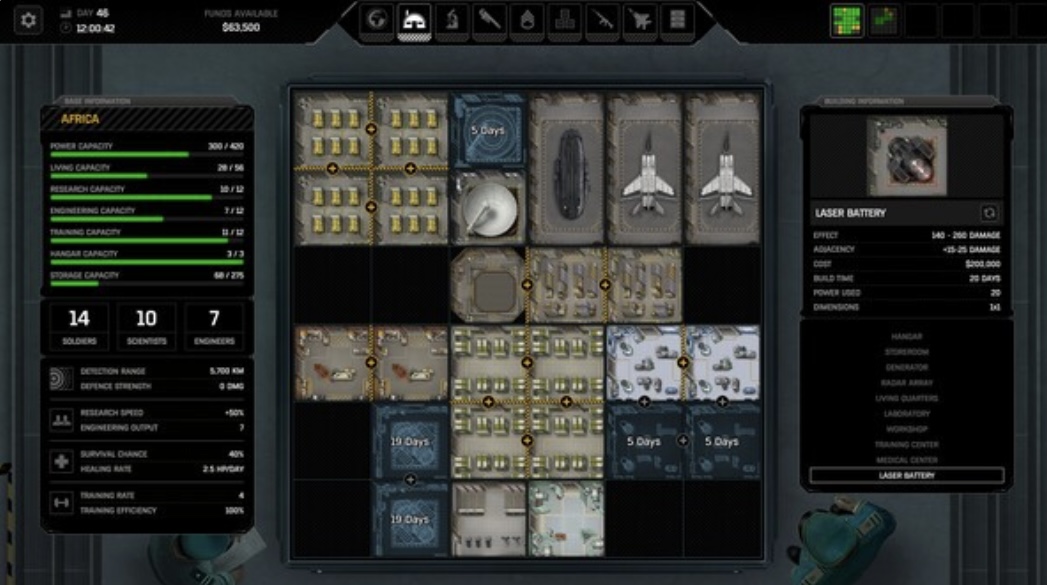The width and height of the screenshot is (1047, 585).
Task: Select the base management dome tab
Action: point(414,20)
